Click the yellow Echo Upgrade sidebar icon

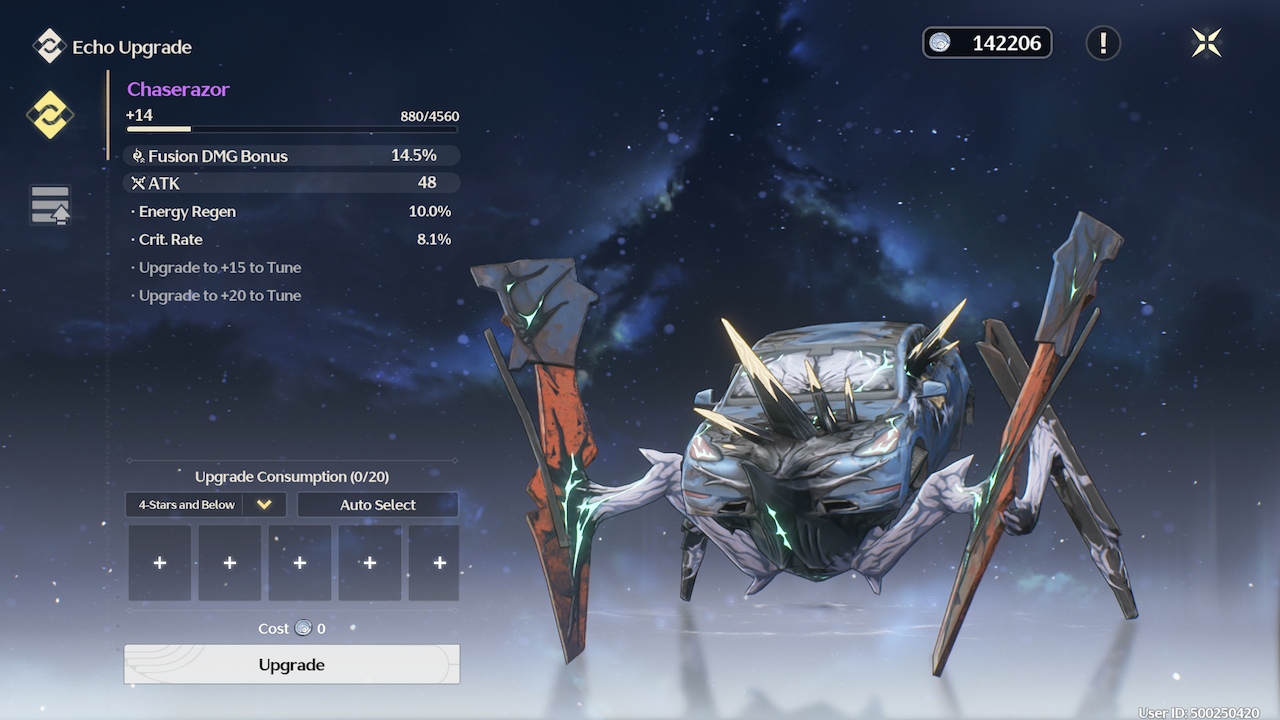[49, 115]
